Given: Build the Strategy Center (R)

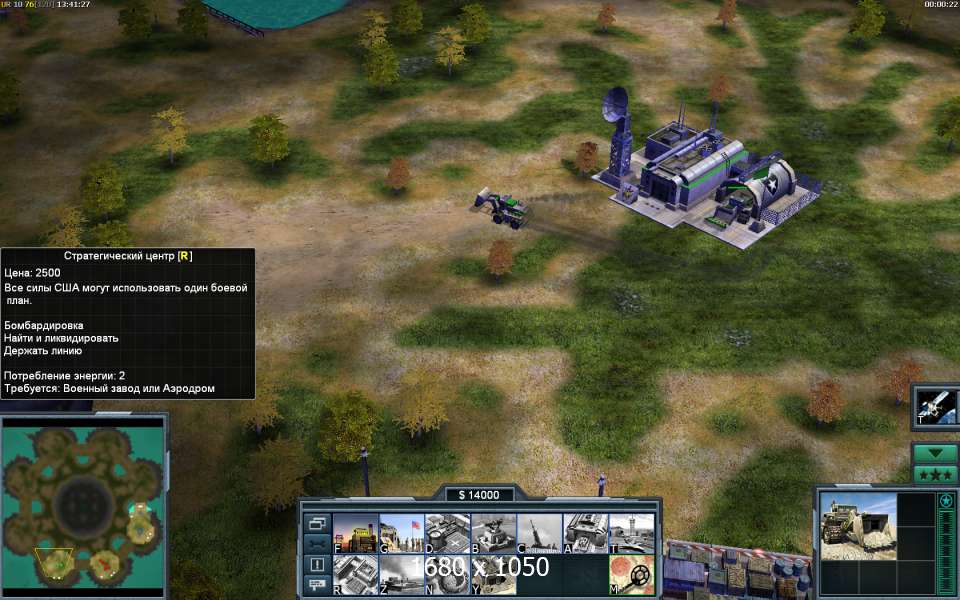Looking at the screenshot, I should tap(355, 575).
